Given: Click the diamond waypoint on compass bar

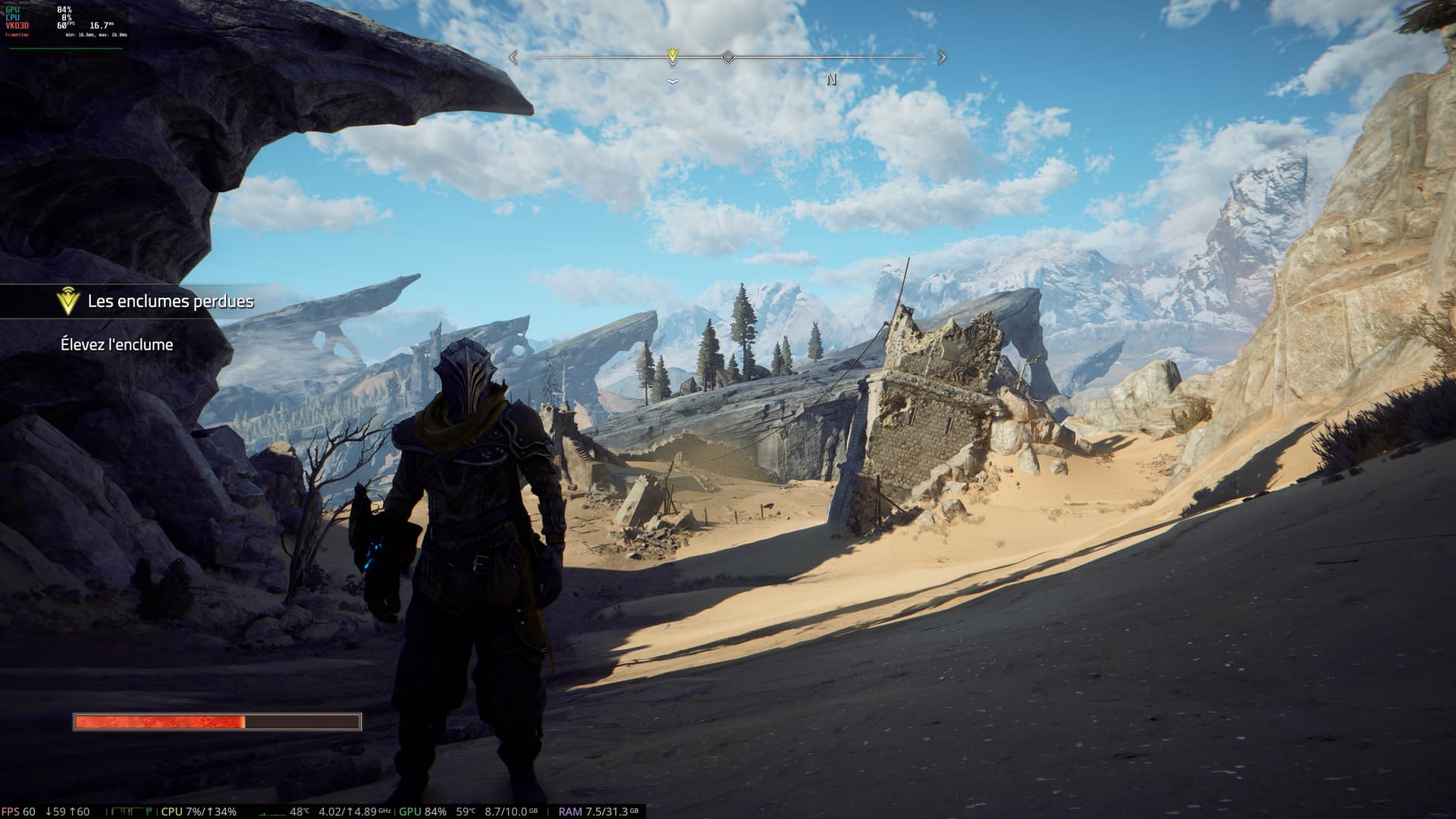Looking at the screenshot, I should (728, 57).
